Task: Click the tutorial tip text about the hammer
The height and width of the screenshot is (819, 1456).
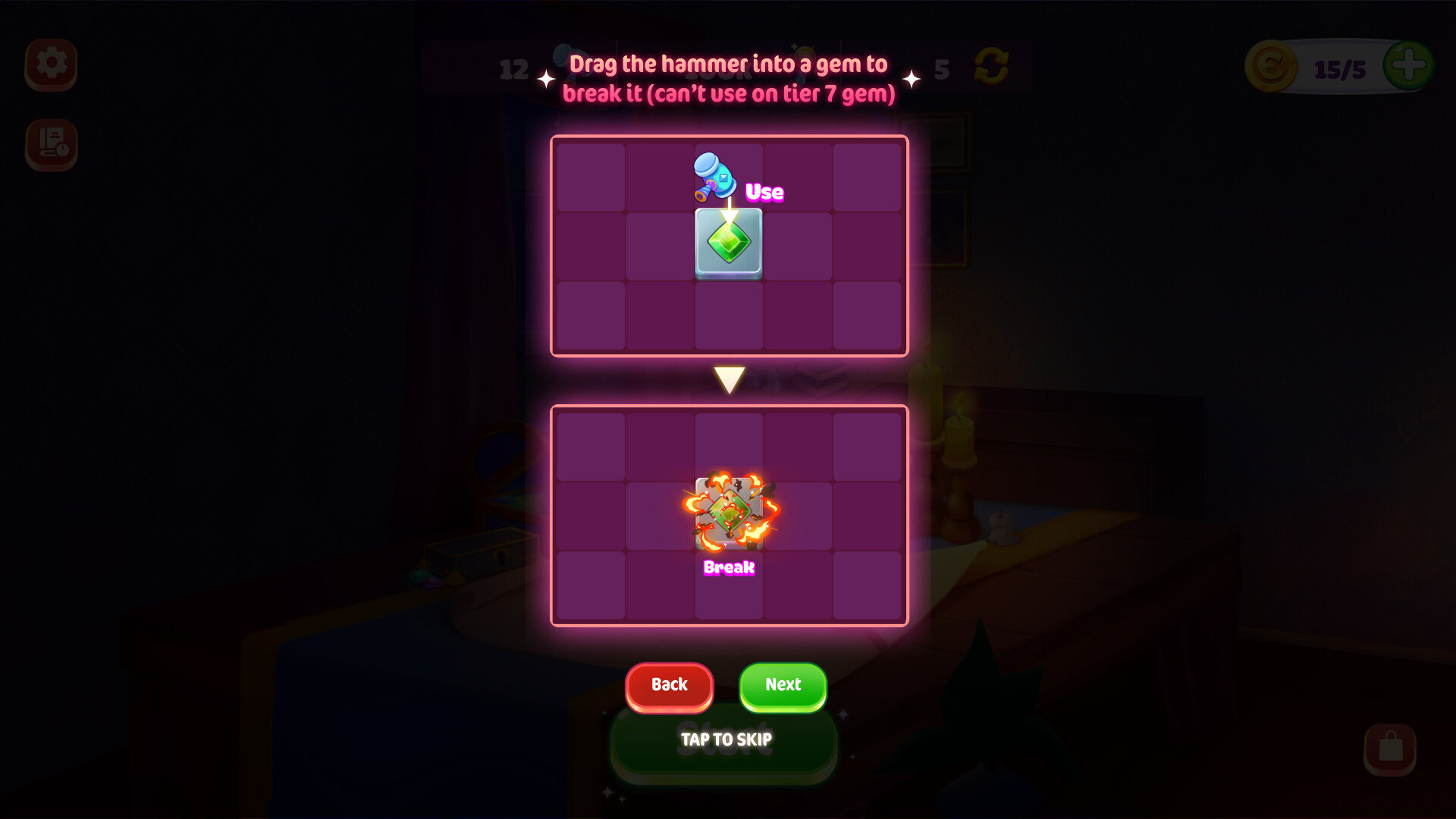Action: (728, 79)
